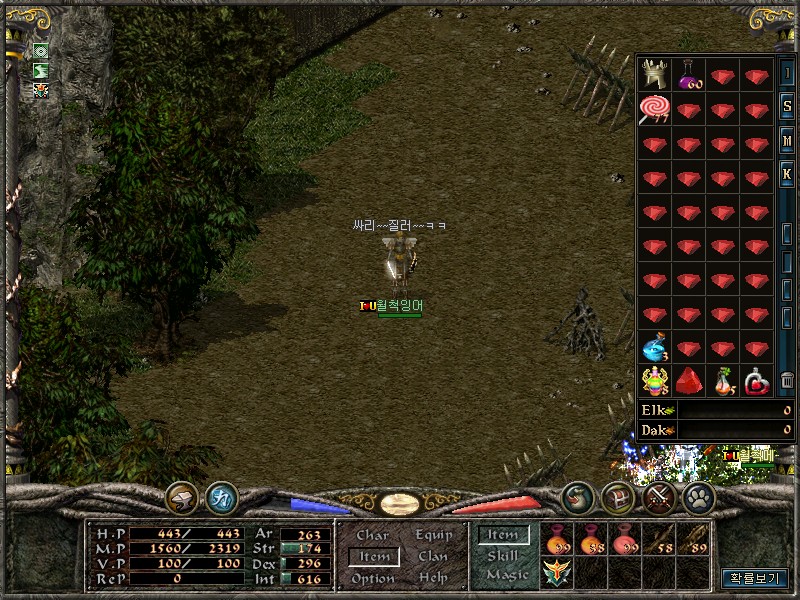Image resolution: width=800 pixels, height=600 pixels.
Task: Open the Char menu
Action: [373, 536]
